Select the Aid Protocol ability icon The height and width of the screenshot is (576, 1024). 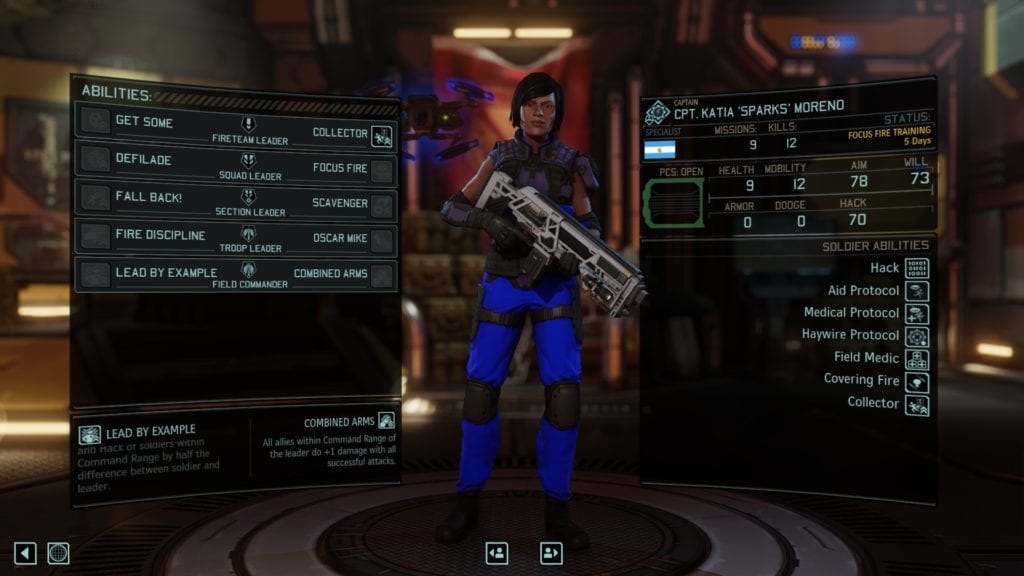point(916,291)
